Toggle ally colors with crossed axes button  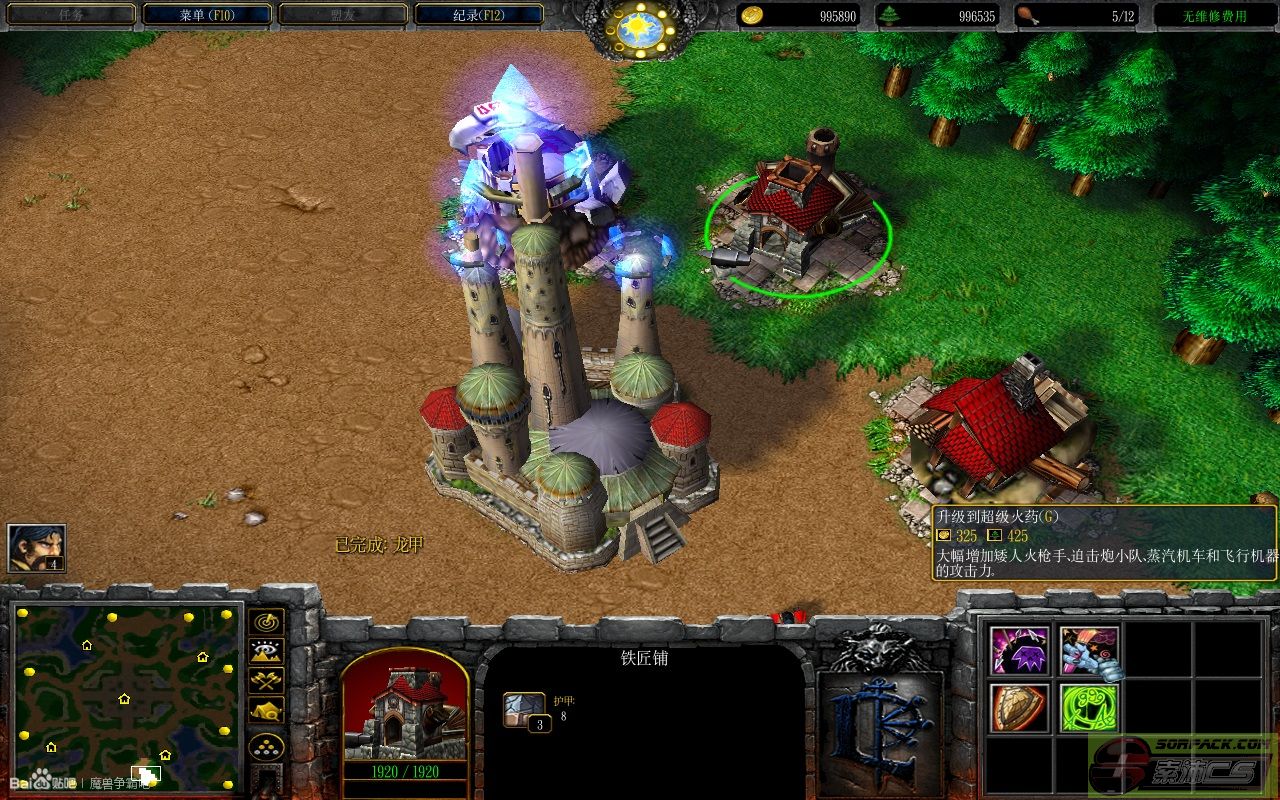pos(266,680)
